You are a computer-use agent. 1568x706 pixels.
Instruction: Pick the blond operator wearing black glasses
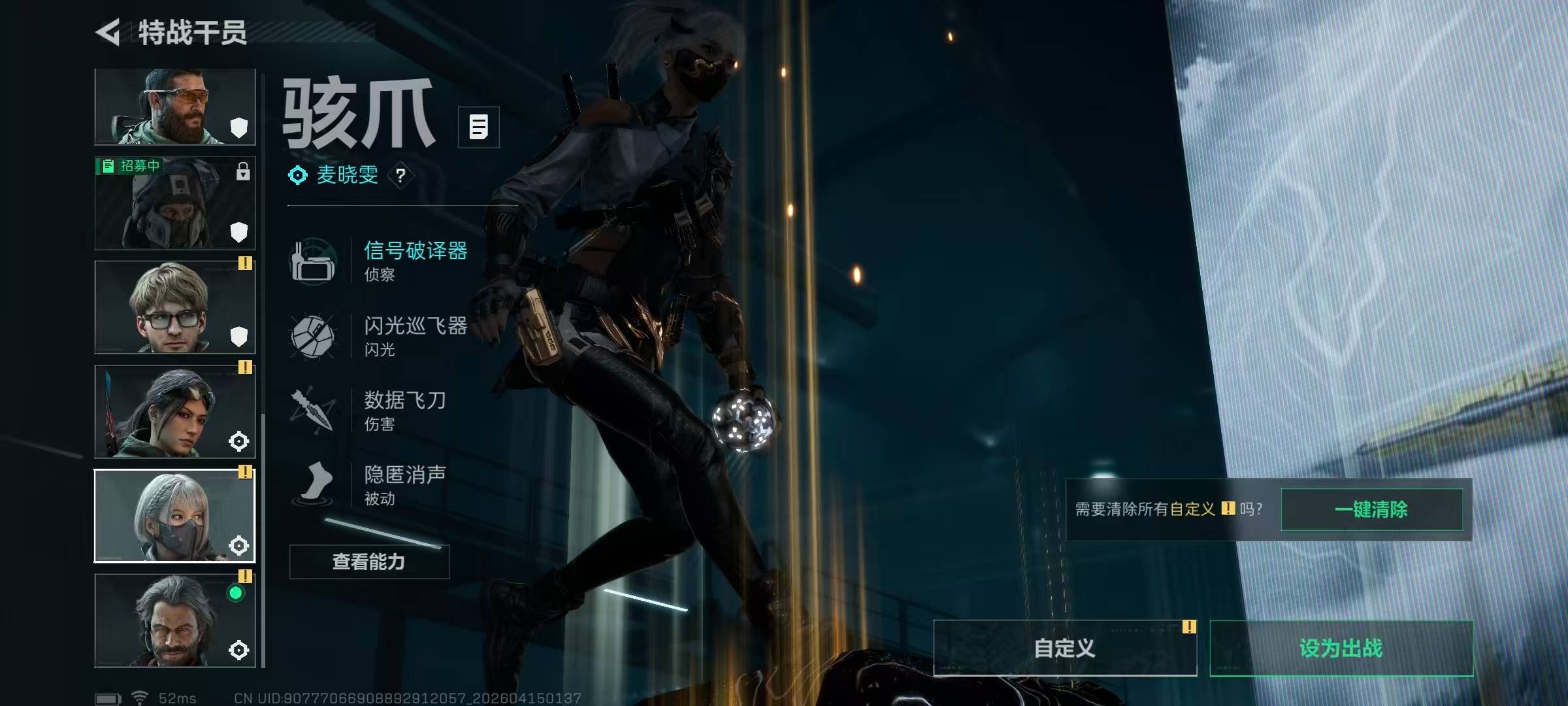(x=174, y=307)
